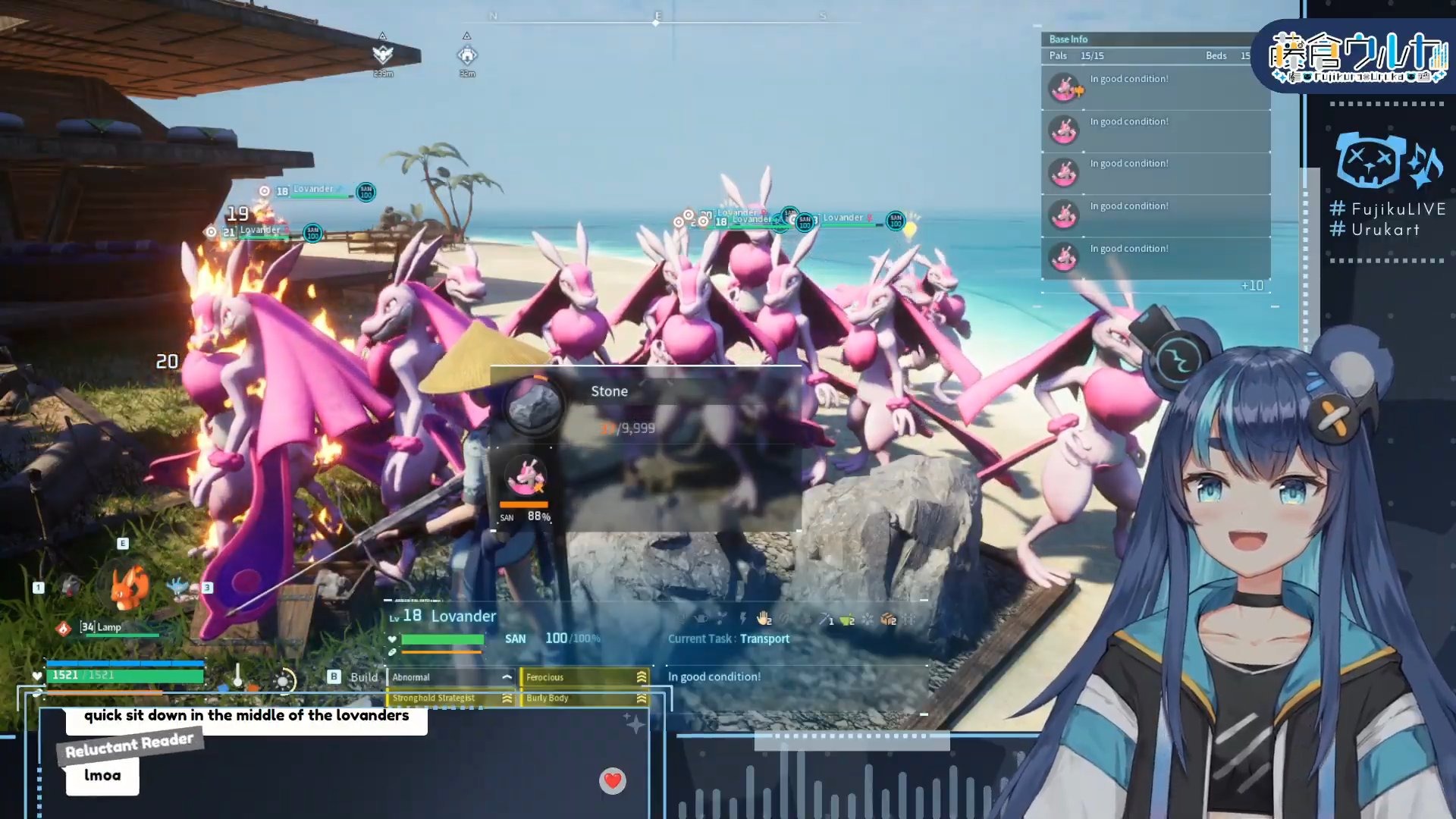Select the orange fox pal in party wheel
Image resolution: width=1456 pixels, height=819 pixels.
129,587
